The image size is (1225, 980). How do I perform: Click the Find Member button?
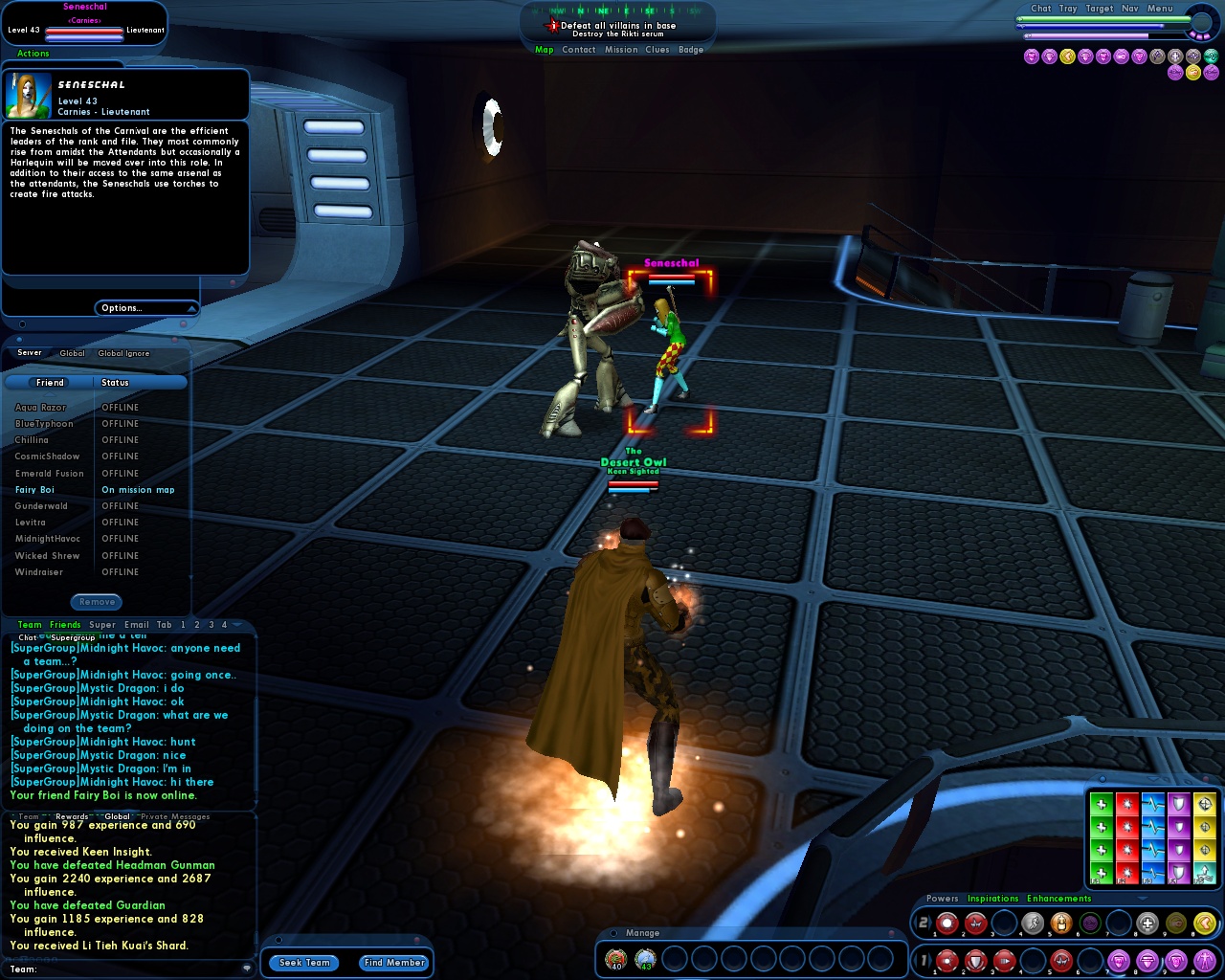coord(393,963)
